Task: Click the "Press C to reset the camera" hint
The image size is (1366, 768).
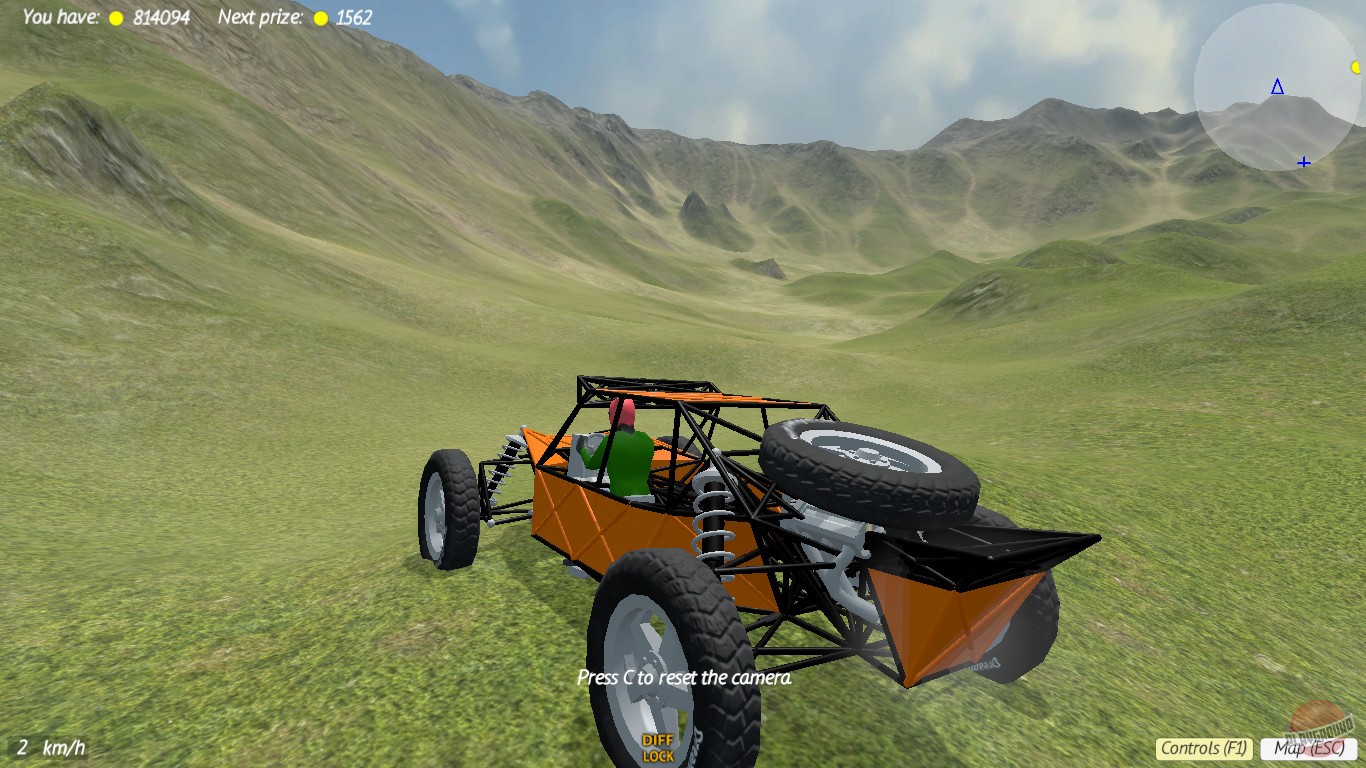Action: coord(686,677)
